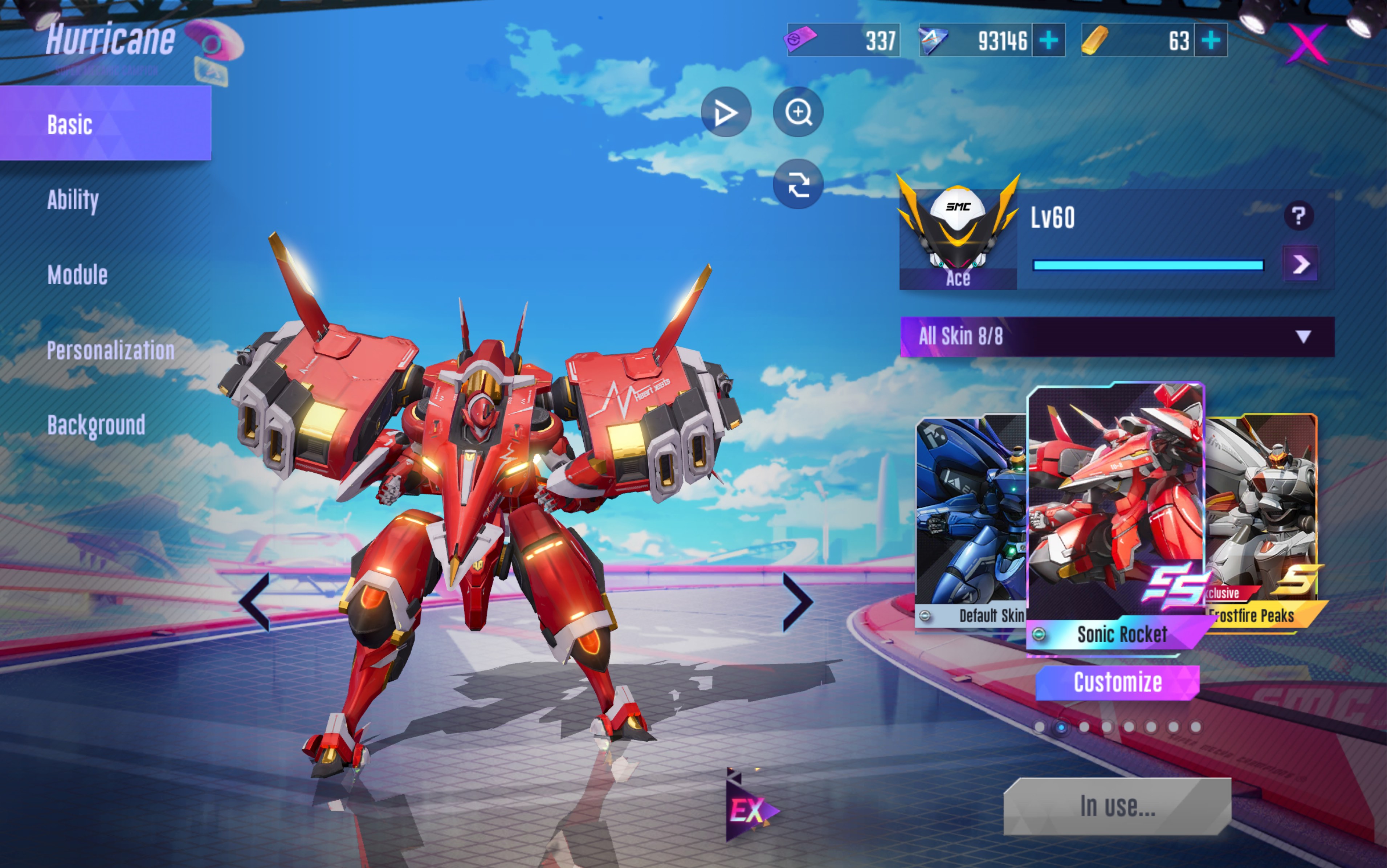Click the EX badge icon

(748, 810)
